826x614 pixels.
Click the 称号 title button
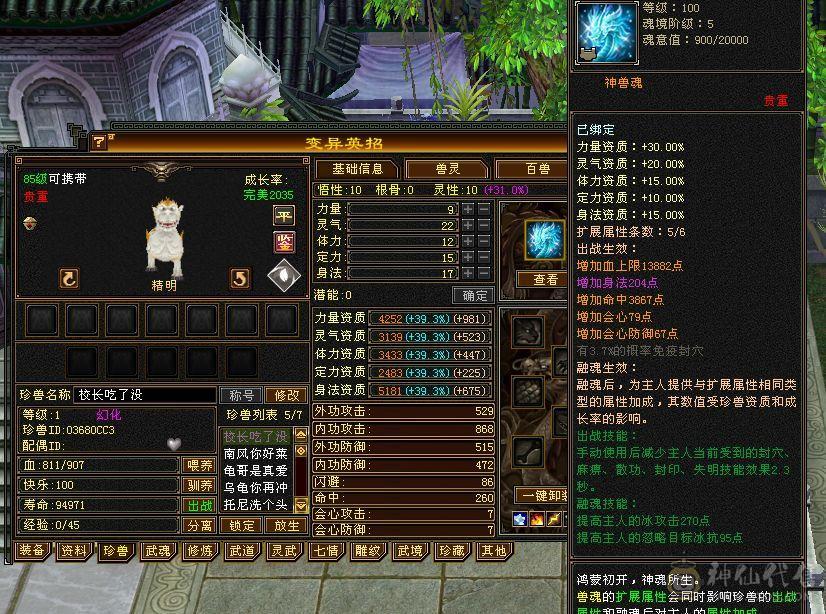pyautogui.click(x=242, y=395)
